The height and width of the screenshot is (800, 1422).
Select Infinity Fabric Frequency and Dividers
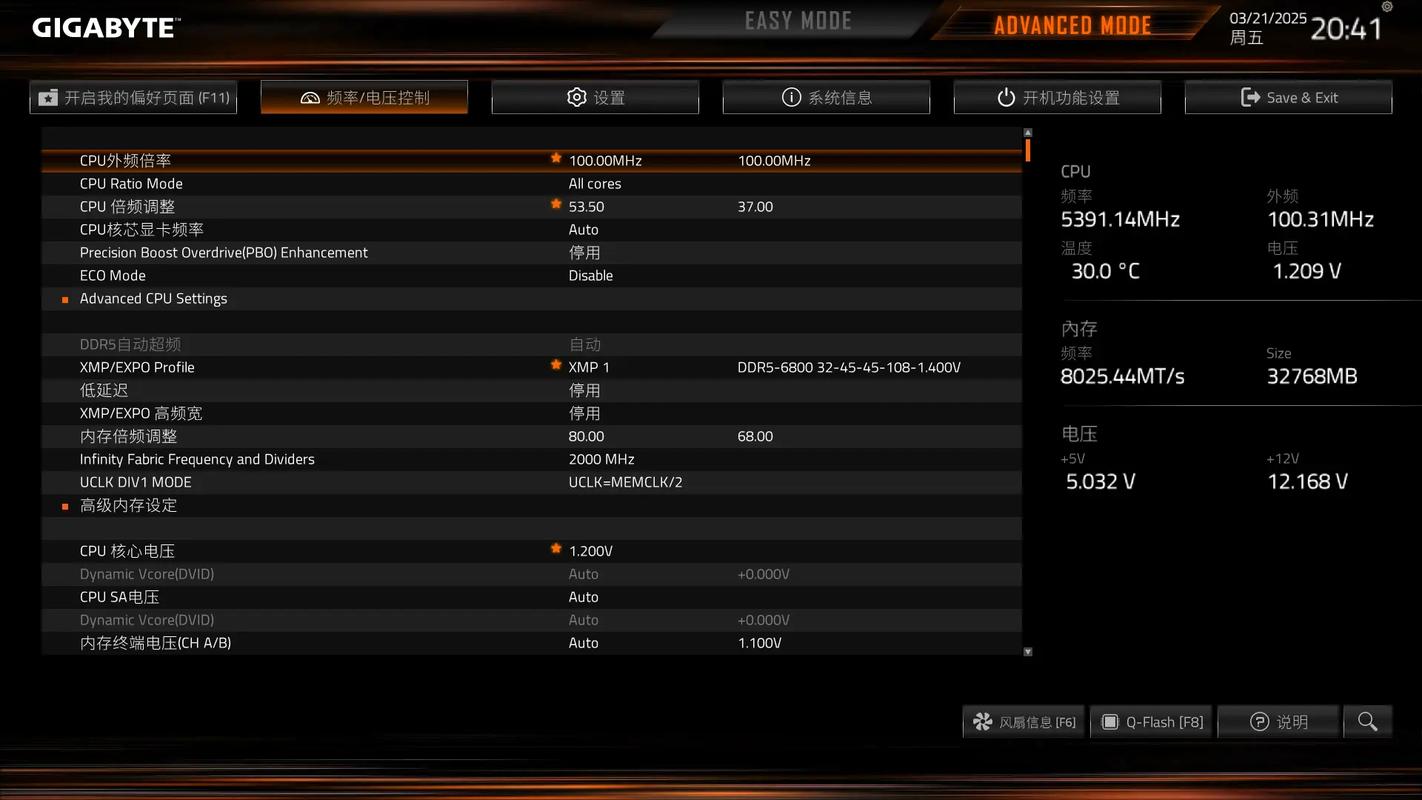point(197,459)
